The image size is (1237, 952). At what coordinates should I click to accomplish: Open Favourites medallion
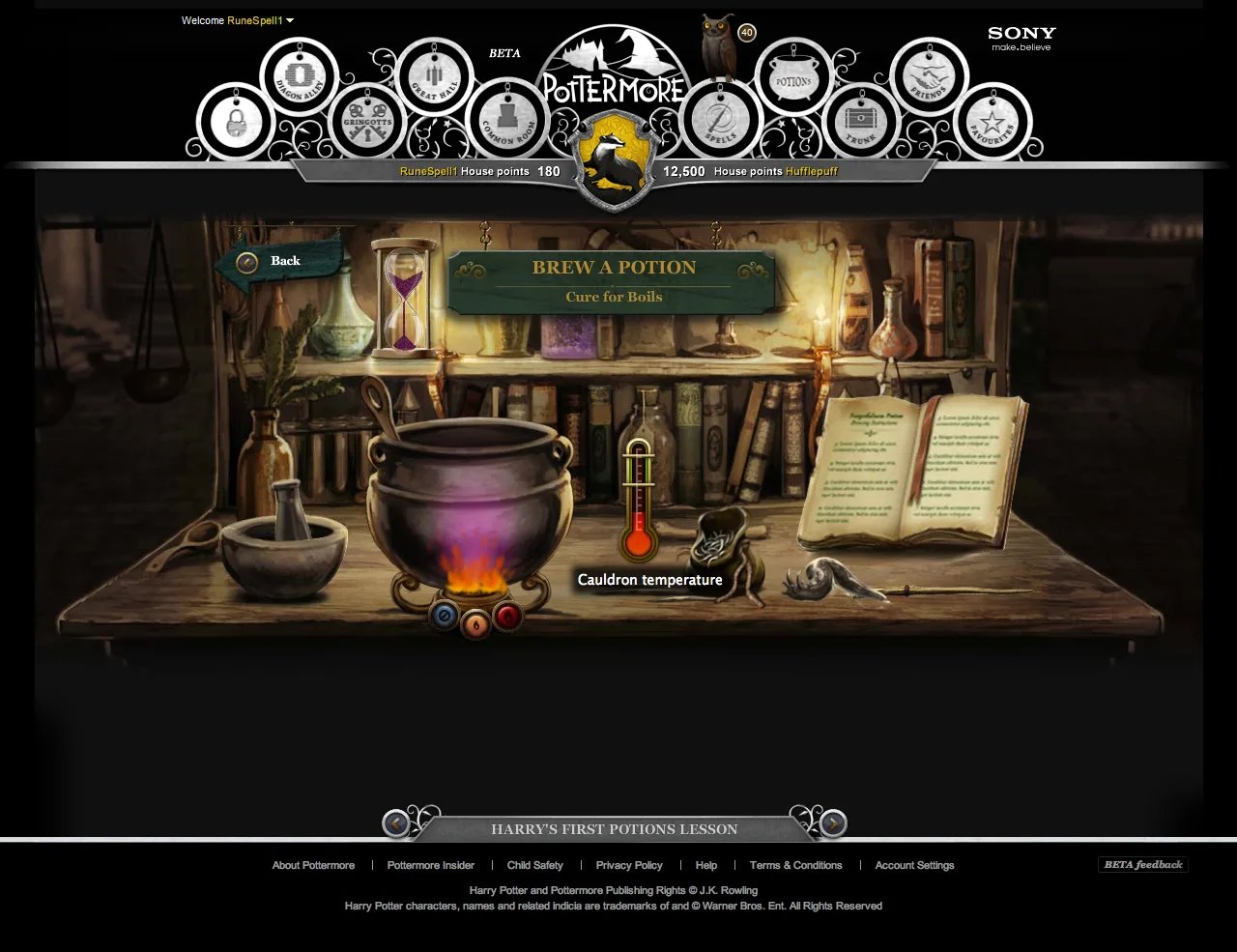(x=994, y=123)
